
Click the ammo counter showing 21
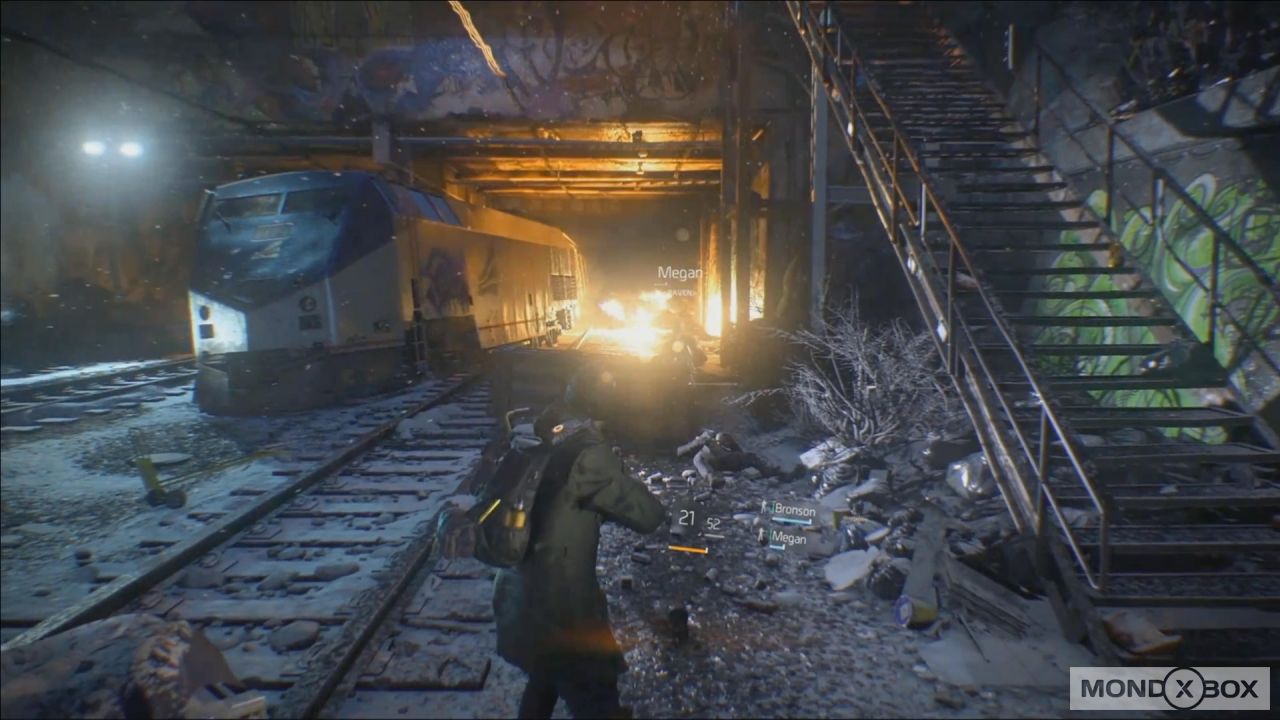tap(689, 517)
